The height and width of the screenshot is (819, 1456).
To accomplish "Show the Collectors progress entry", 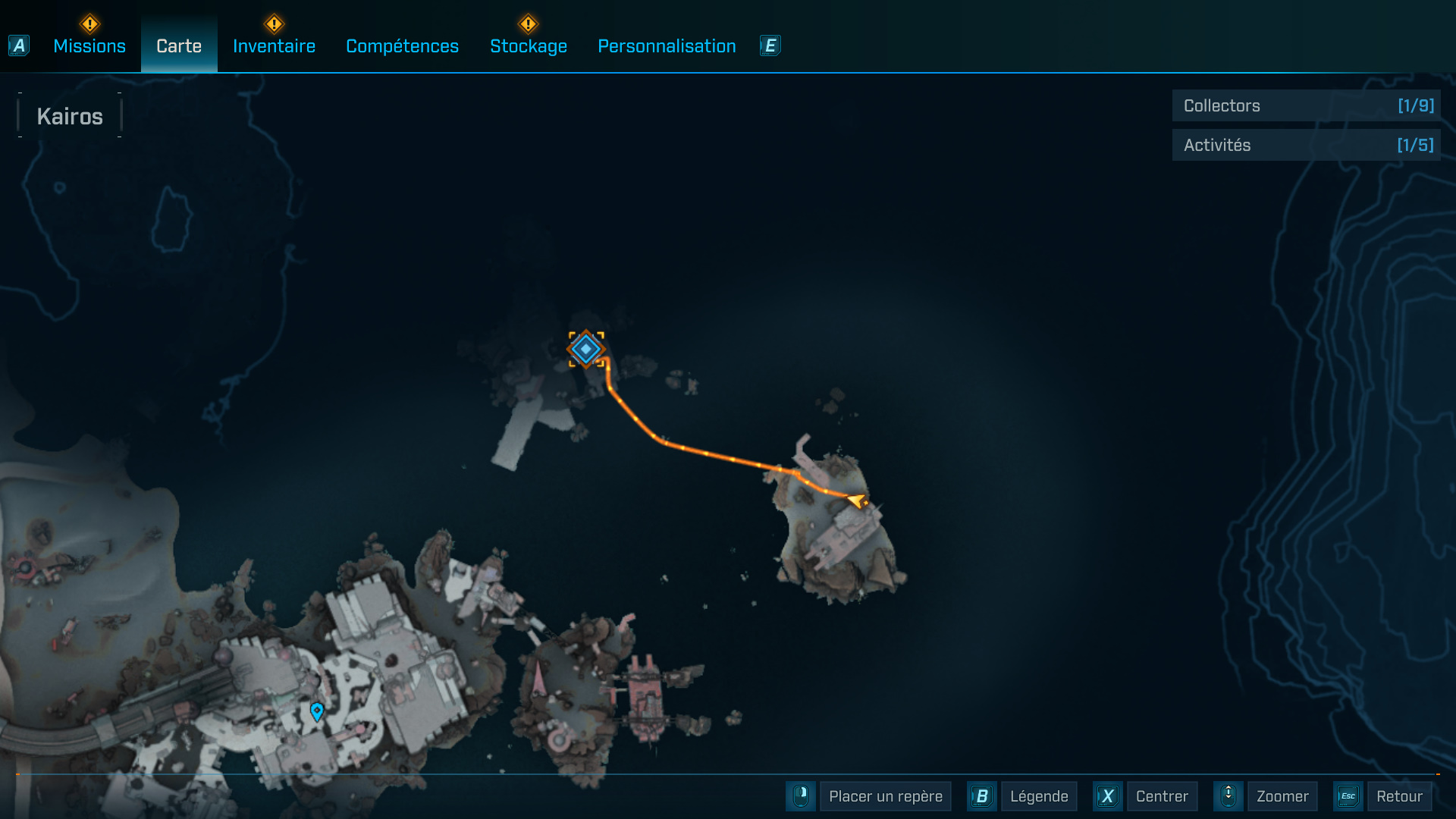I will tap(1306, 106).
